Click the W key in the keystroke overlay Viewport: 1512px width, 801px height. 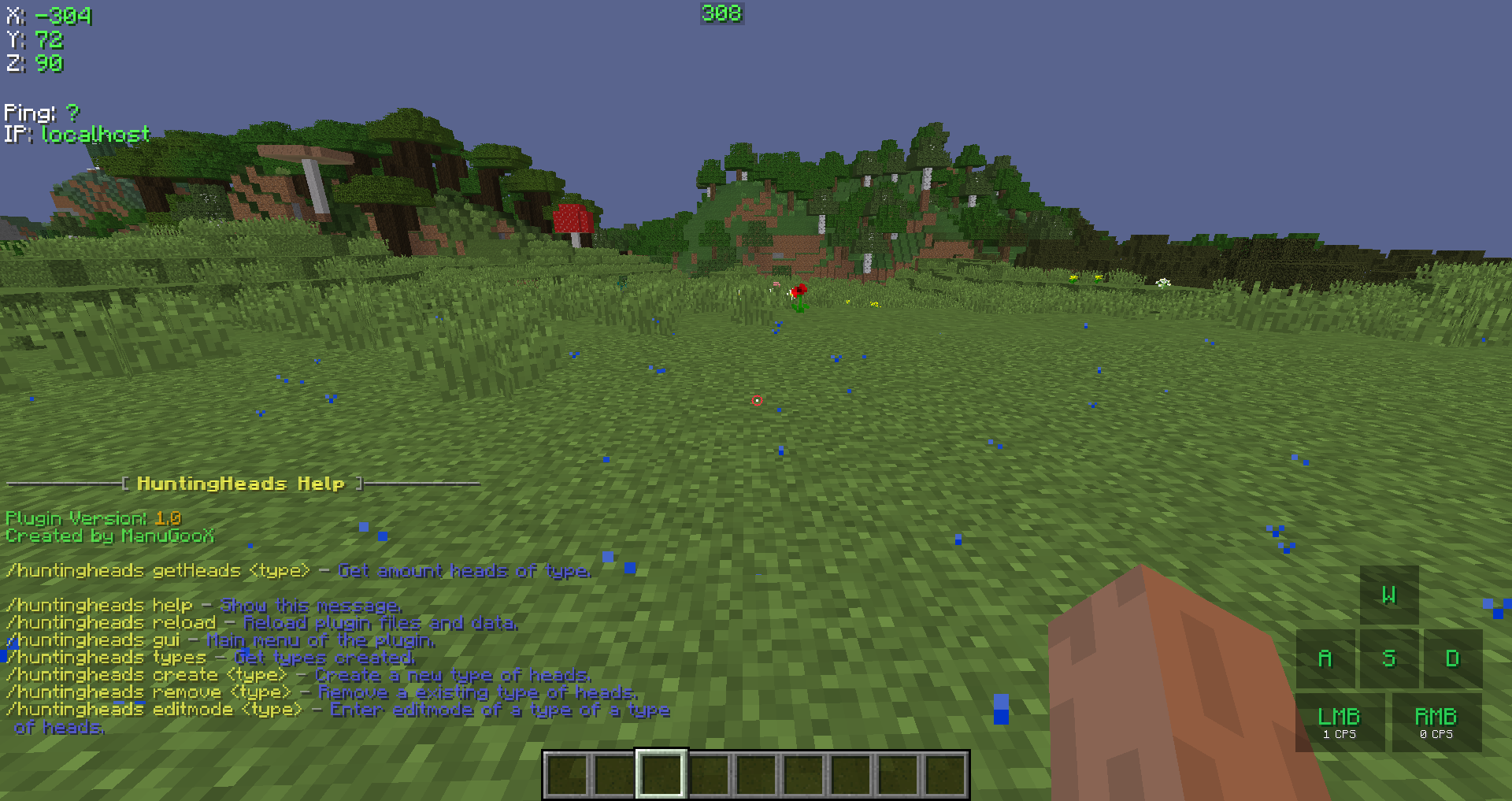pyautogui.click(x=1389, y=596)
